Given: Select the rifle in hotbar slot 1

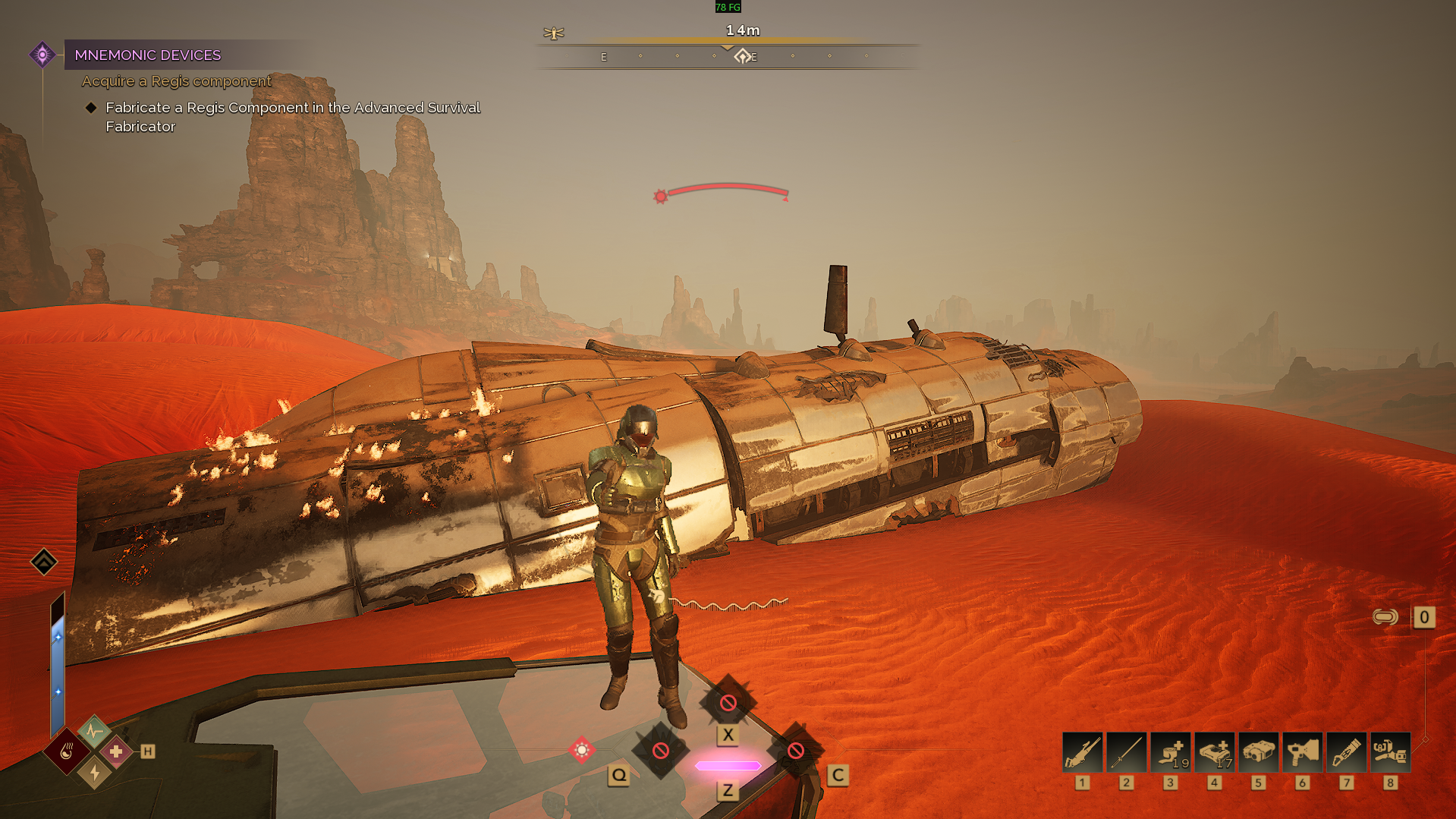Looking at the screenshot, I should click(1082, 752).
